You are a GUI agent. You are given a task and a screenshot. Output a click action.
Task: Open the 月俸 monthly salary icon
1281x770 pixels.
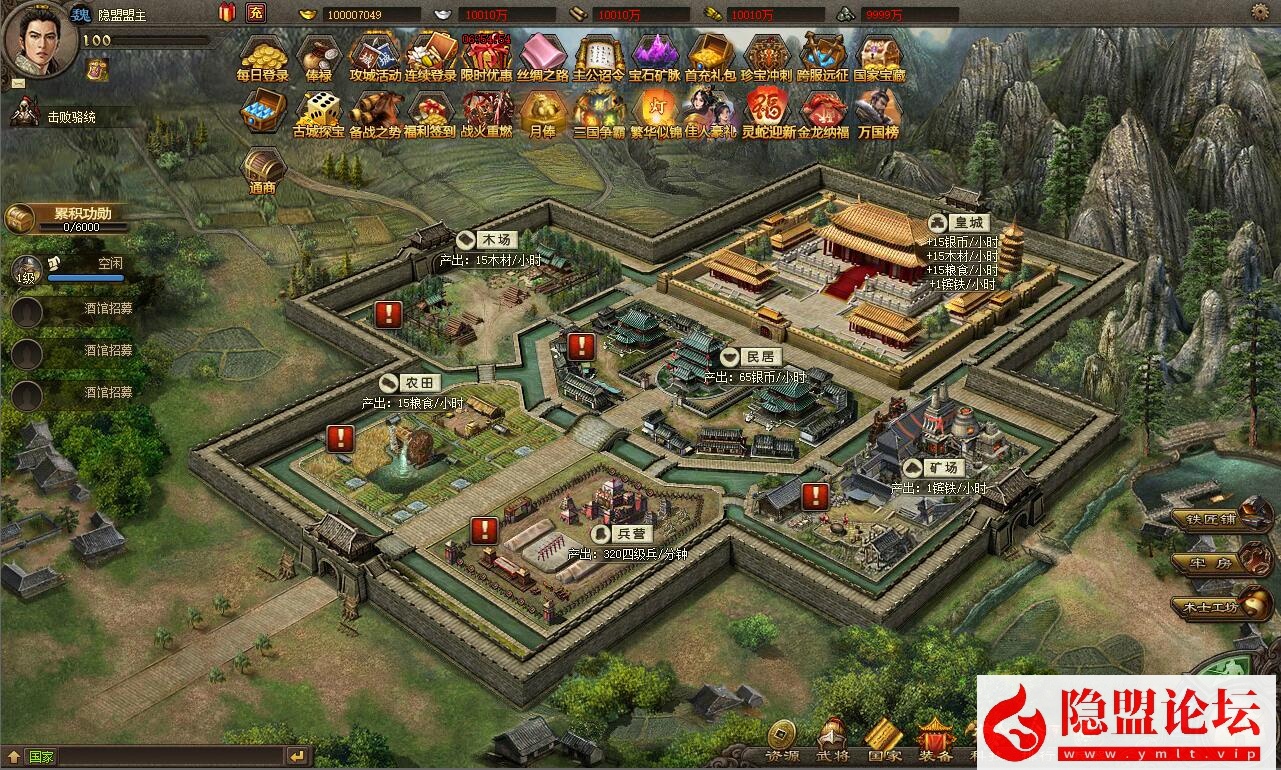[x=543, y=111]
